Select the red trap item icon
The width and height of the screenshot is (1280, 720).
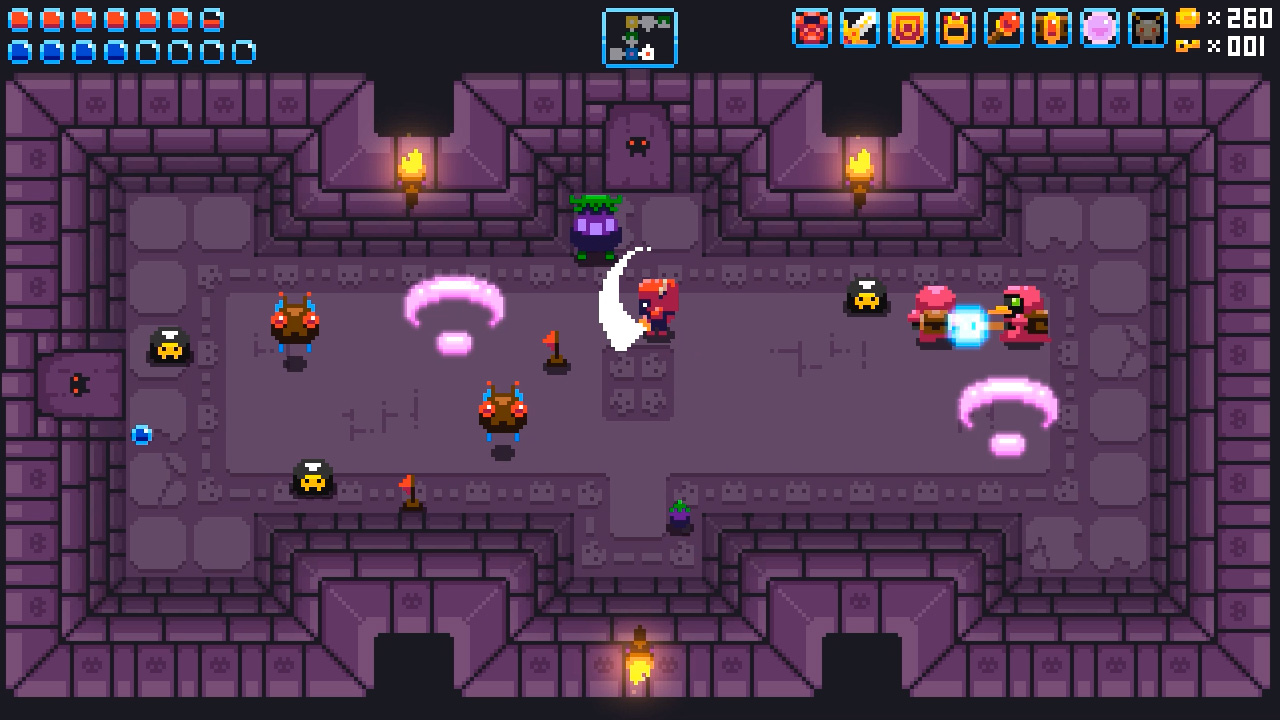pos(812,30)
